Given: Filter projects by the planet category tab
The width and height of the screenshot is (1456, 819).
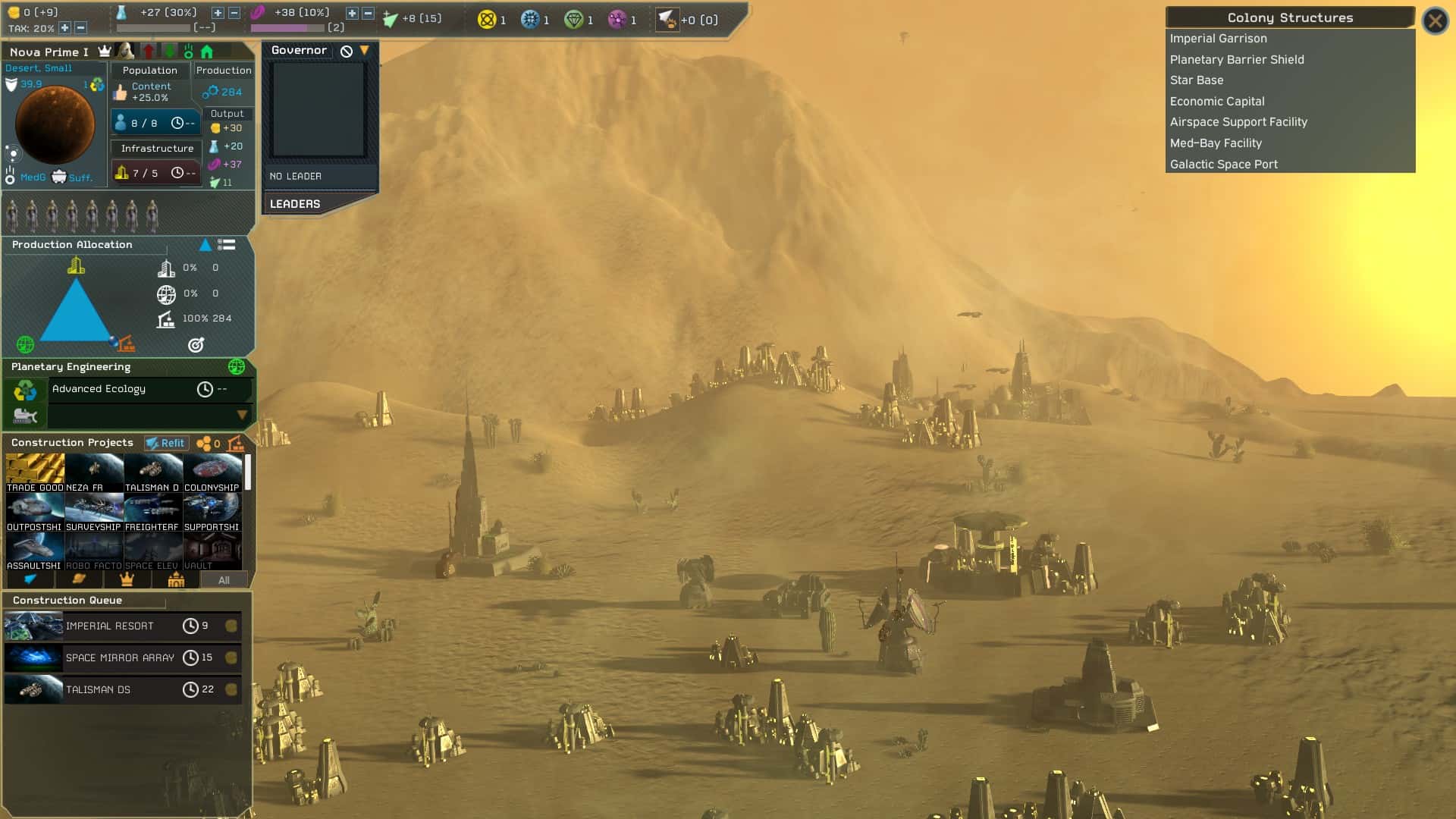Looking at the screenshot, I should (x=78, y=580).
